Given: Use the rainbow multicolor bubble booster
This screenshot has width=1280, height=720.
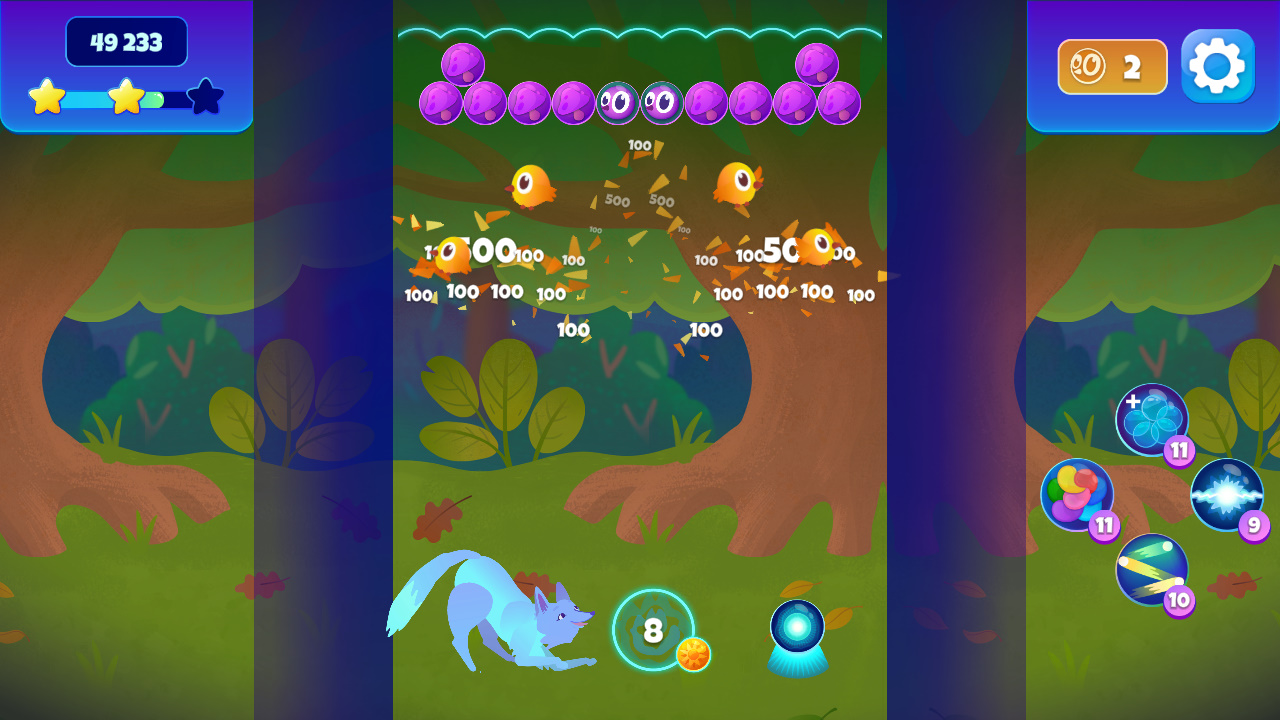Looking at the screenshot, I should tap(1078, 494).
